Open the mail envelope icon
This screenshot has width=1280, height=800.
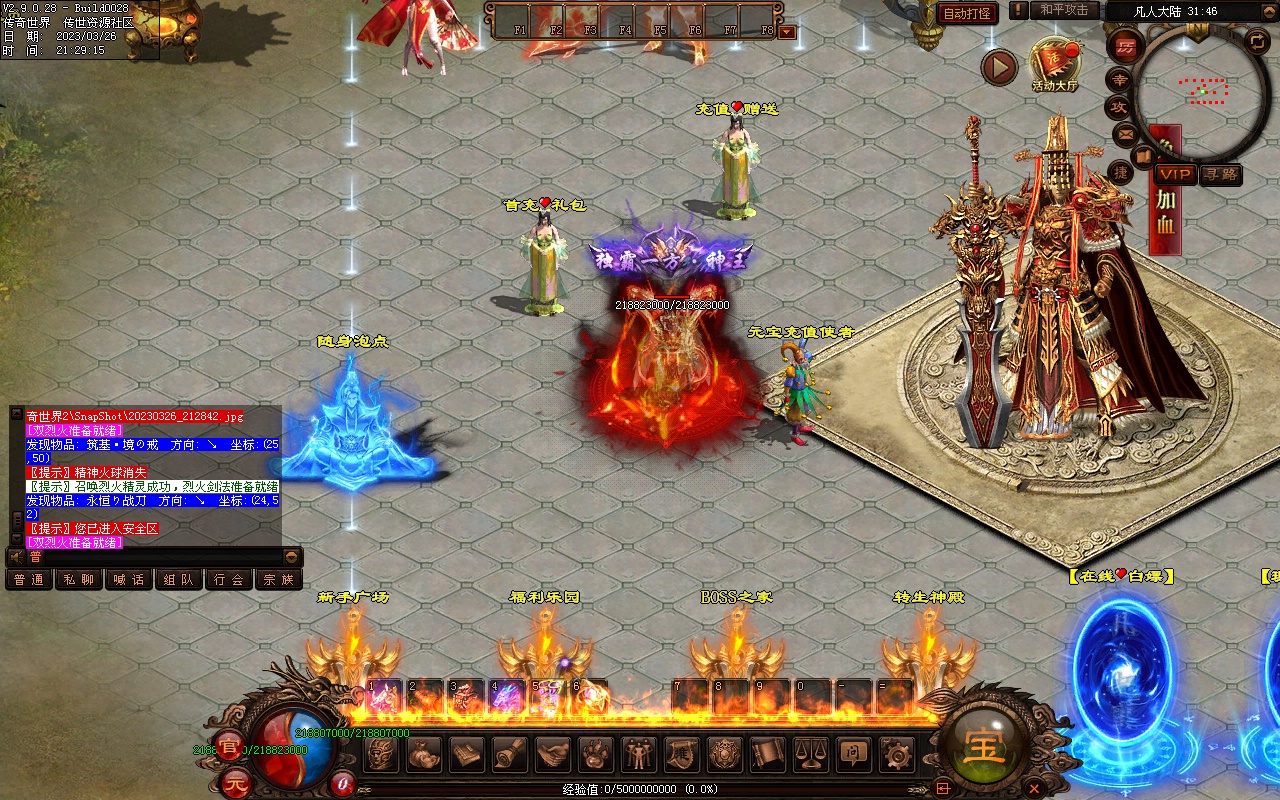point(1125,133)
